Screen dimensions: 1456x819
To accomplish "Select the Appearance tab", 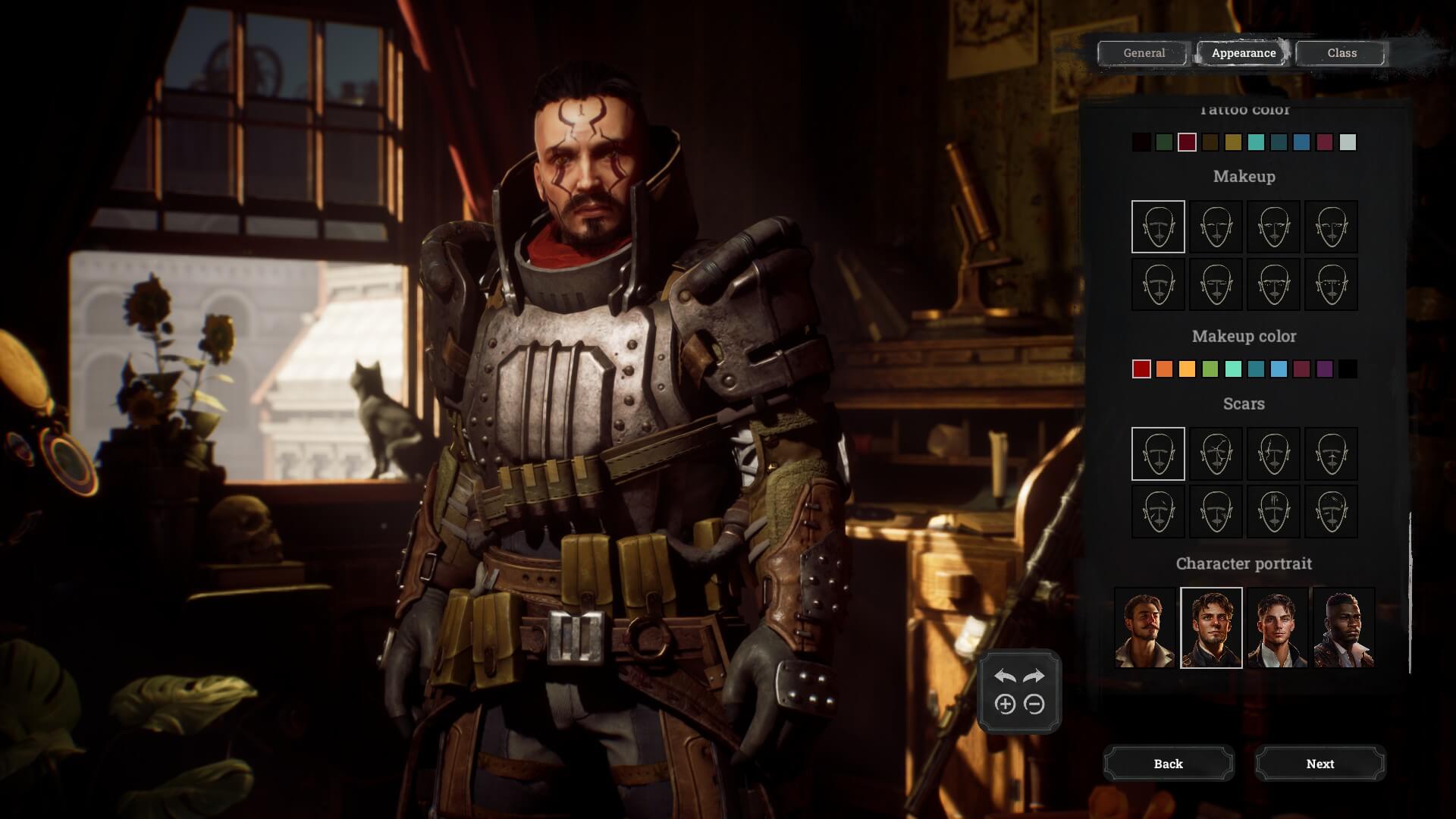I will [x=1243, y=53].
